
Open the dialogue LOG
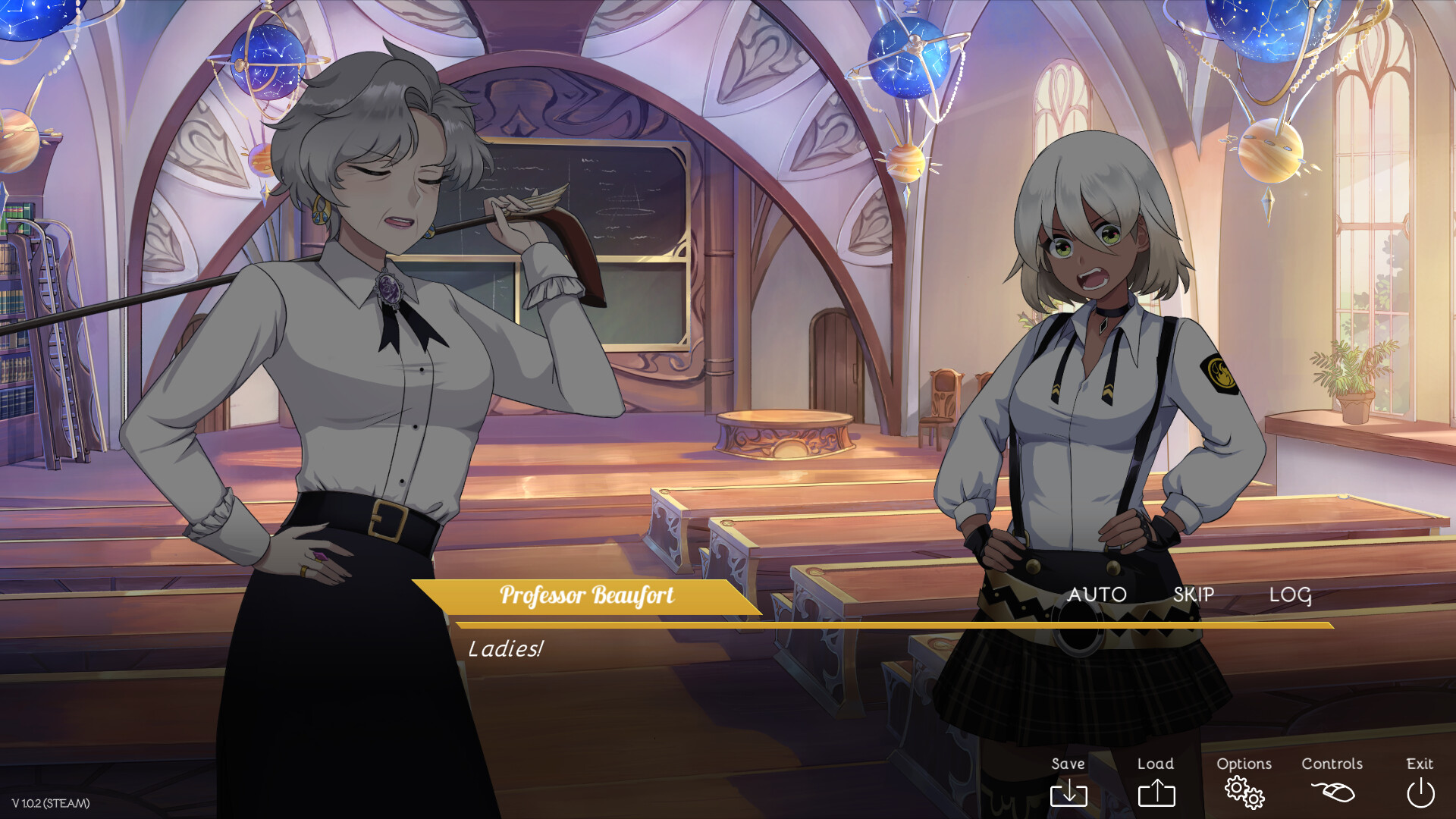1291,595
